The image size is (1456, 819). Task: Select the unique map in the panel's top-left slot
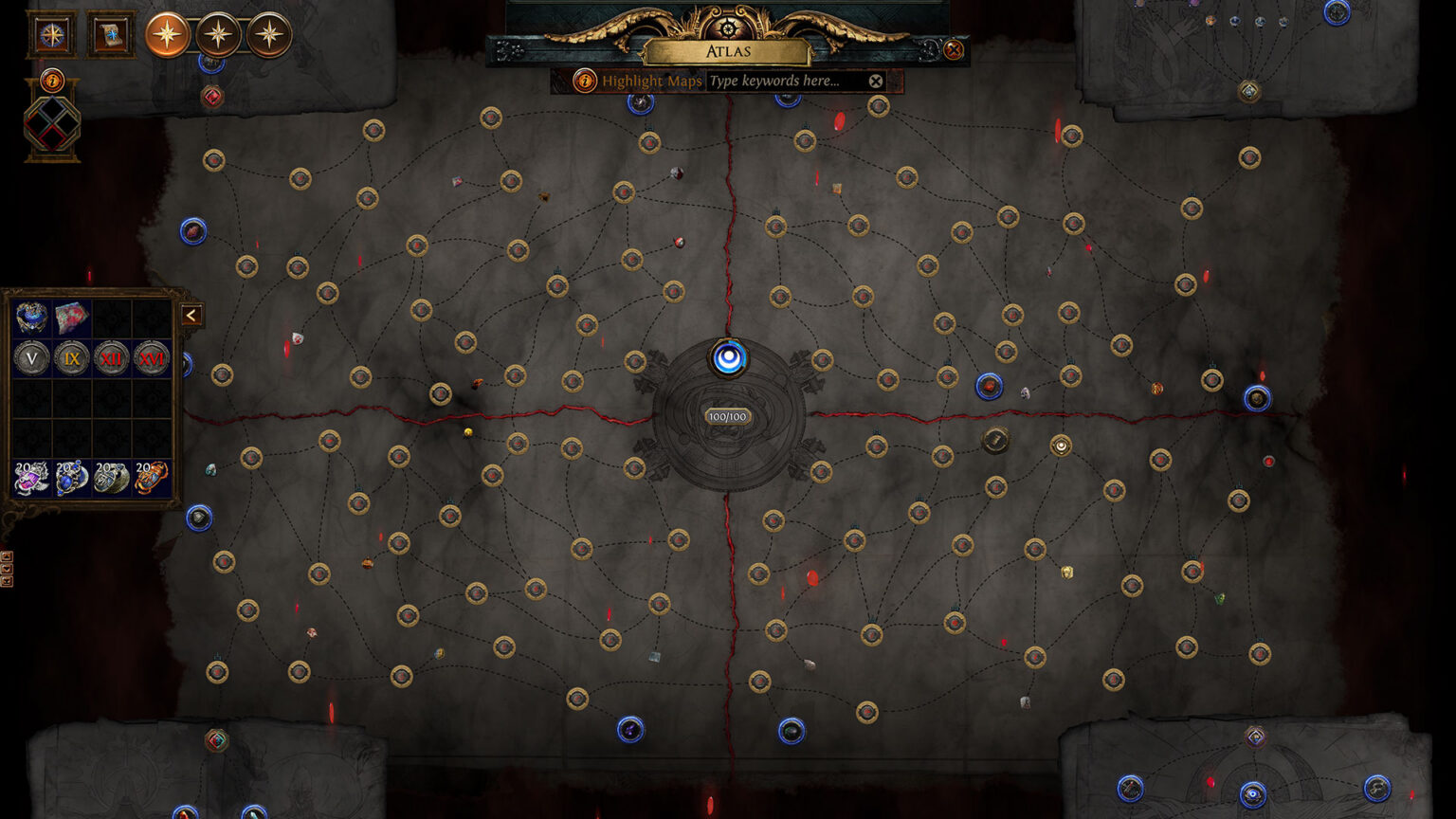point(31,319)
